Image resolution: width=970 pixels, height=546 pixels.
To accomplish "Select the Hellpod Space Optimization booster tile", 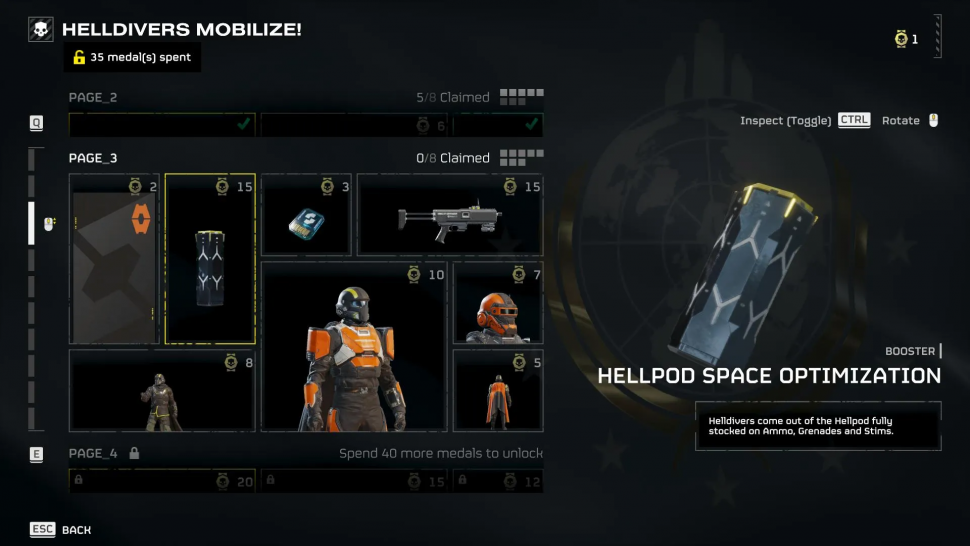I will (x=210, y=259).
